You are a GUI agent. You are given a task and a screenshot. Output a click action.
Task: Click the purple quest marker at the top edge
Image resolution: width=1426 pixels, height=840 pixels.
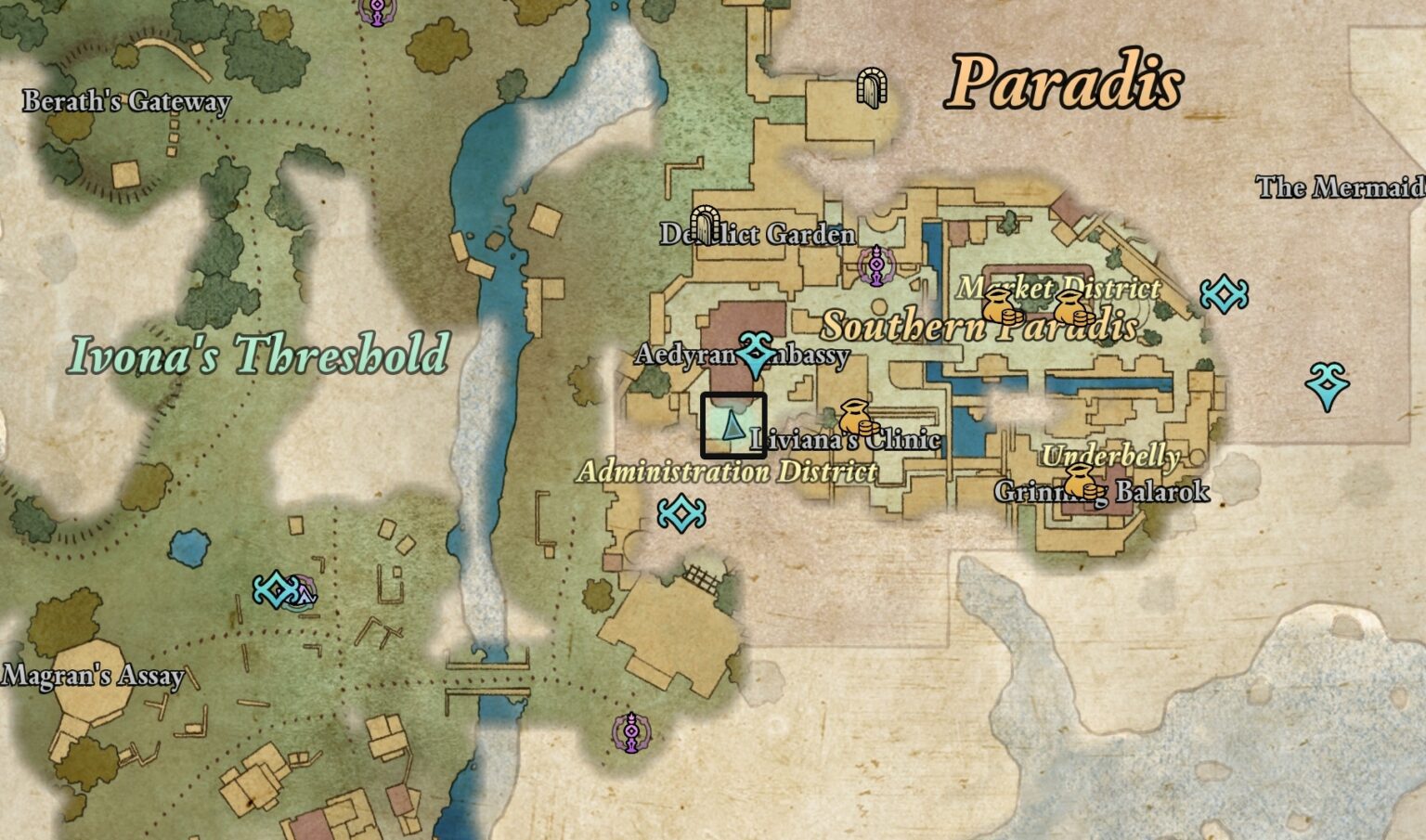[375, 11]
